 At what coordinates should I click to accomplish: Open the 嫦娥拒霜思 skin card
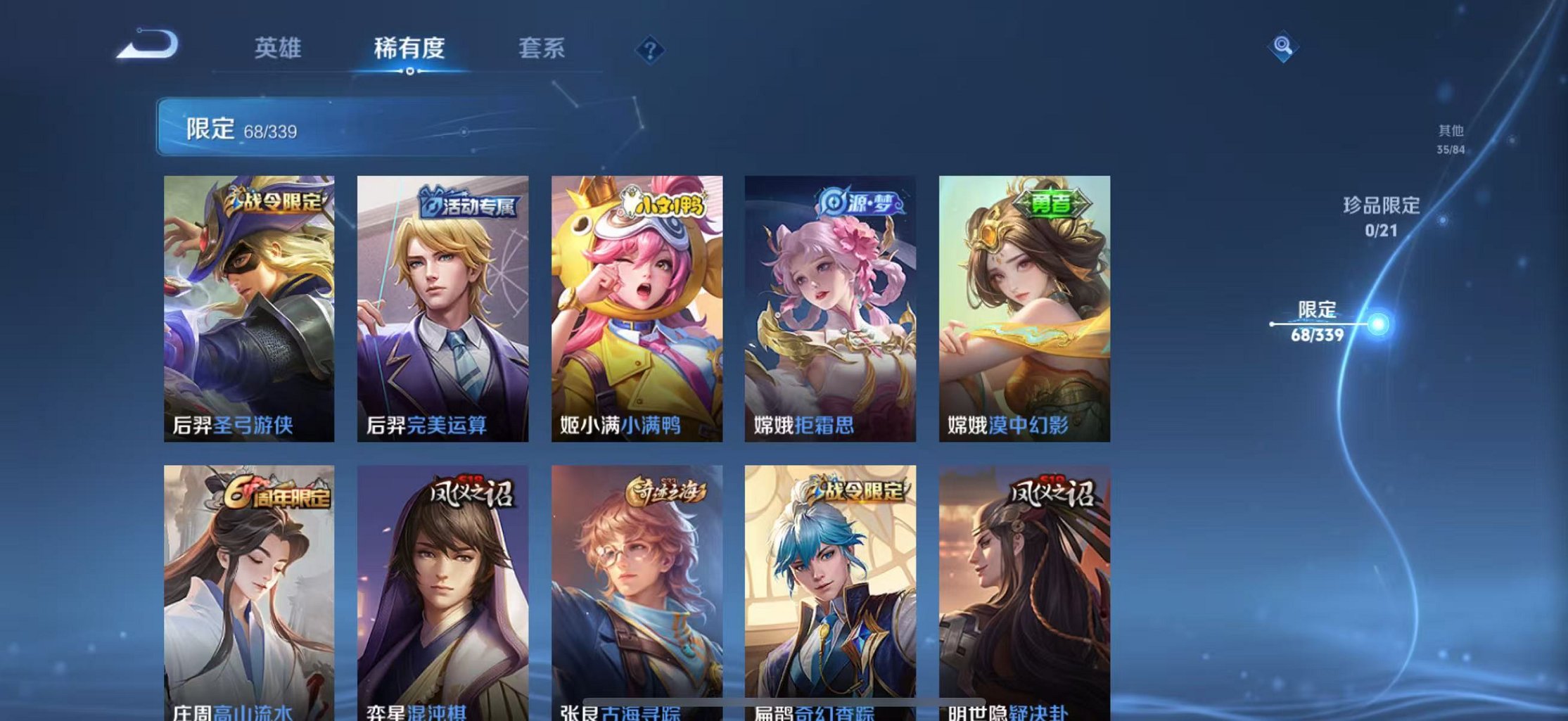click(x=830, y=302)
